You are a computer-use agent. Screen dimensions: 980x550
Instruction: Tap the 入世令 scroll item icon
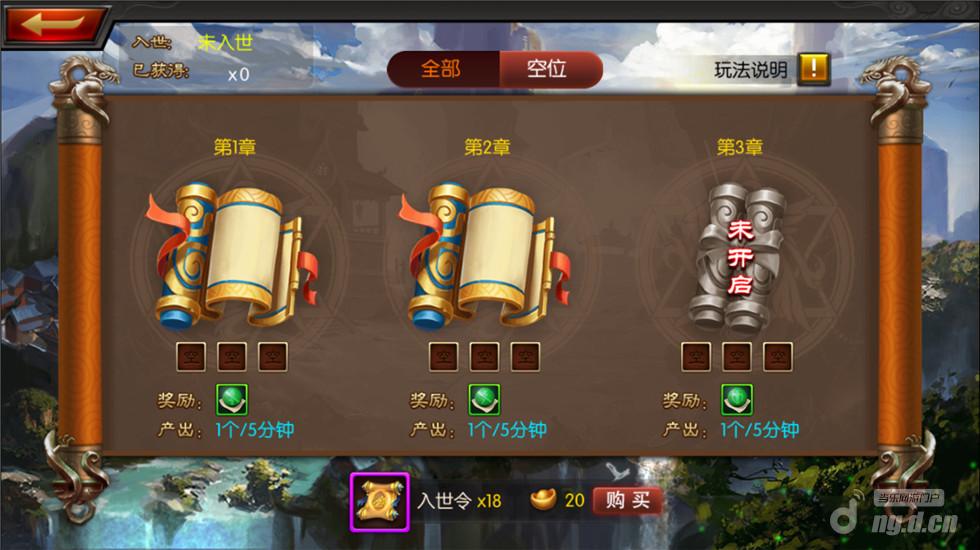(379, 500)
